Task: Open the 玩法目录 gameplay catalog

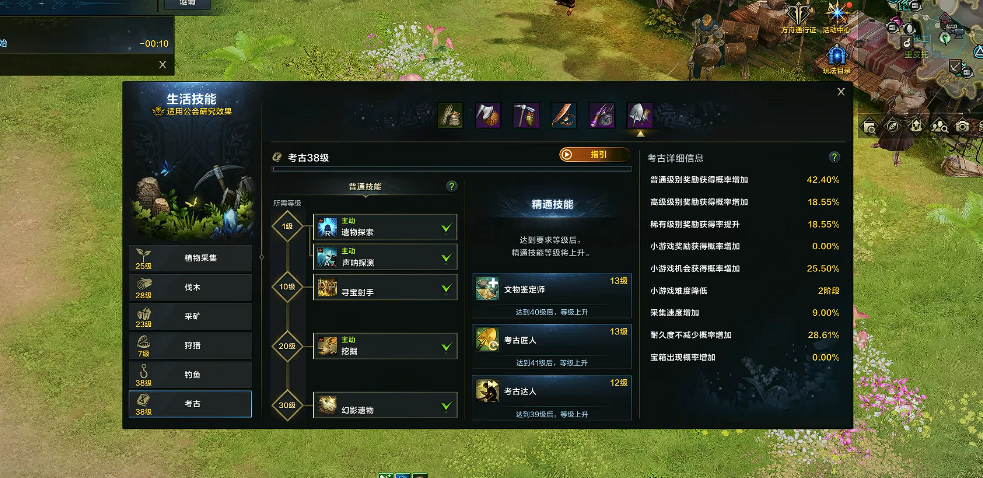Action: 837,55
